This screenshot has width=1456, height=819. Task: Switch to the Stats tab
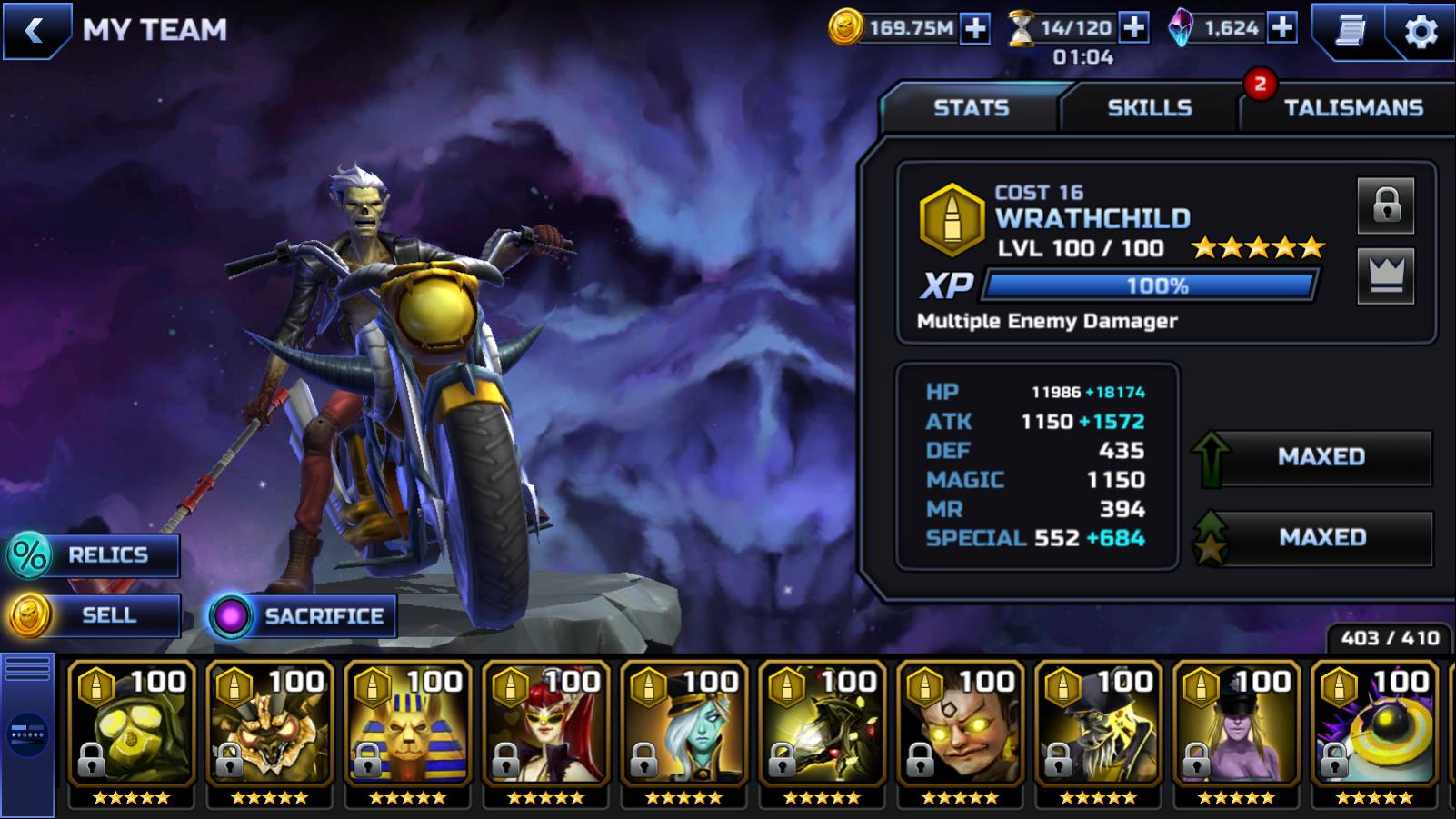[x=971, y=108]
